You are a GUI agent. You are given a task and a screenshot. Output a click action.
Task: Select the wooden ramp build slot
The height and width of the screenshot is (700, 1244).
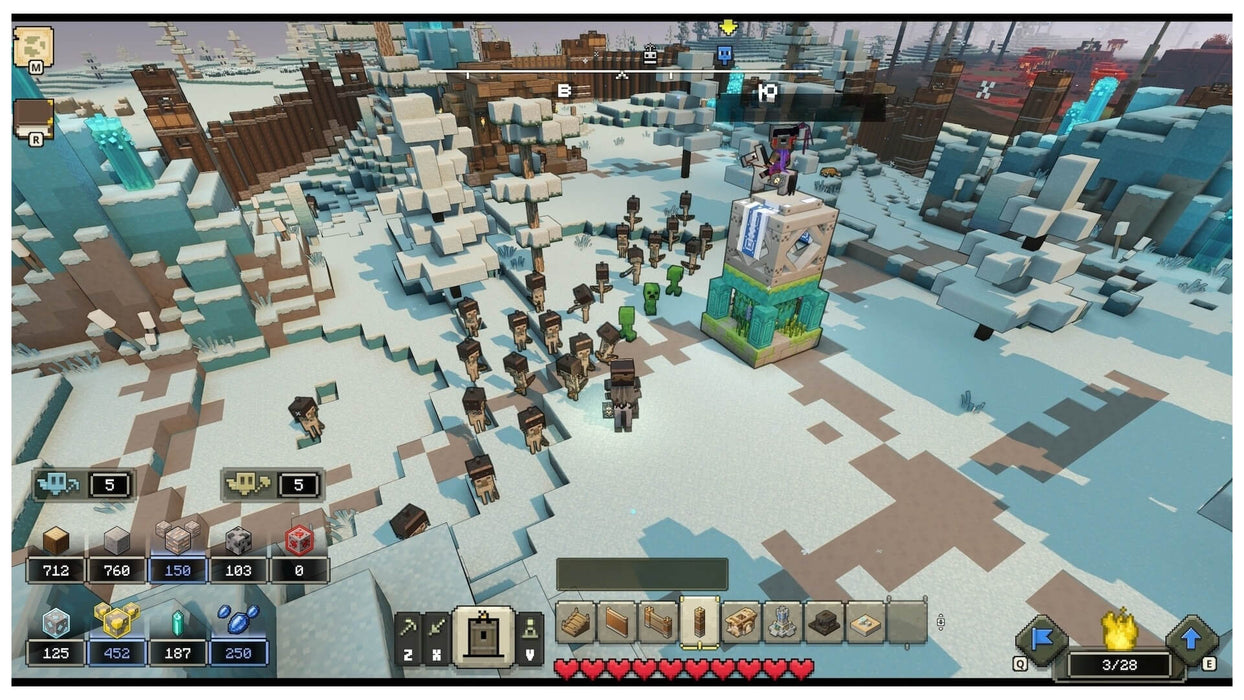coord(575,622)
